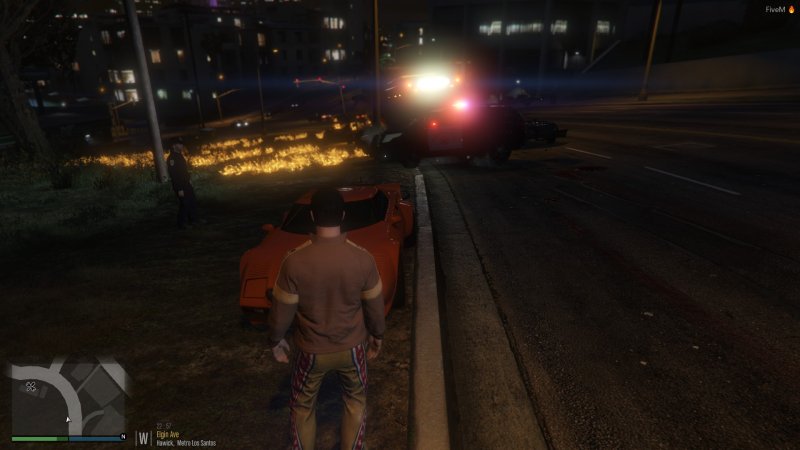Click the FiveM watermark logo
Image resolution: width=800 pixels, height=450 pixels.
tap(778, 9)
